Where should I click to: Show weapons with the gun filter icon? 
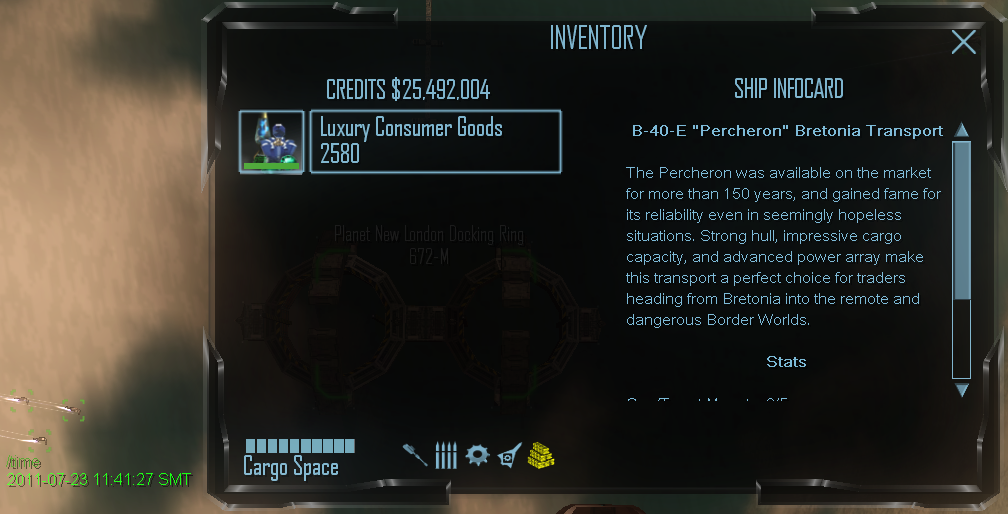point(415,455)
